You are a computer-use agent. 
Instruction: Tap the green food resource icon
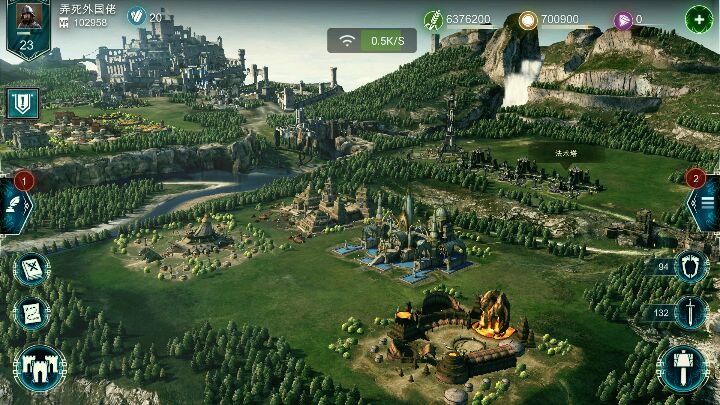433,19
